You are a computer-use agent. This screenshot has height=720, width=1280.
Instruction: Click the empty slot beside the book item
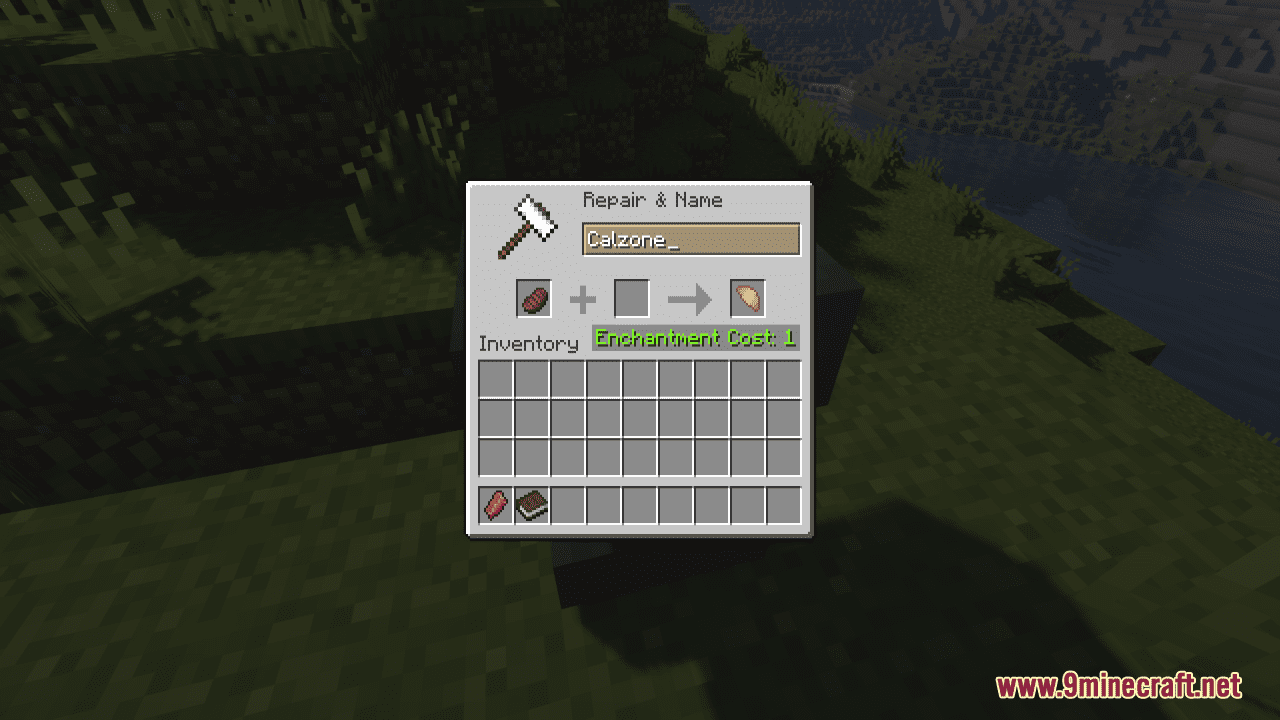[x=567, y=505]
